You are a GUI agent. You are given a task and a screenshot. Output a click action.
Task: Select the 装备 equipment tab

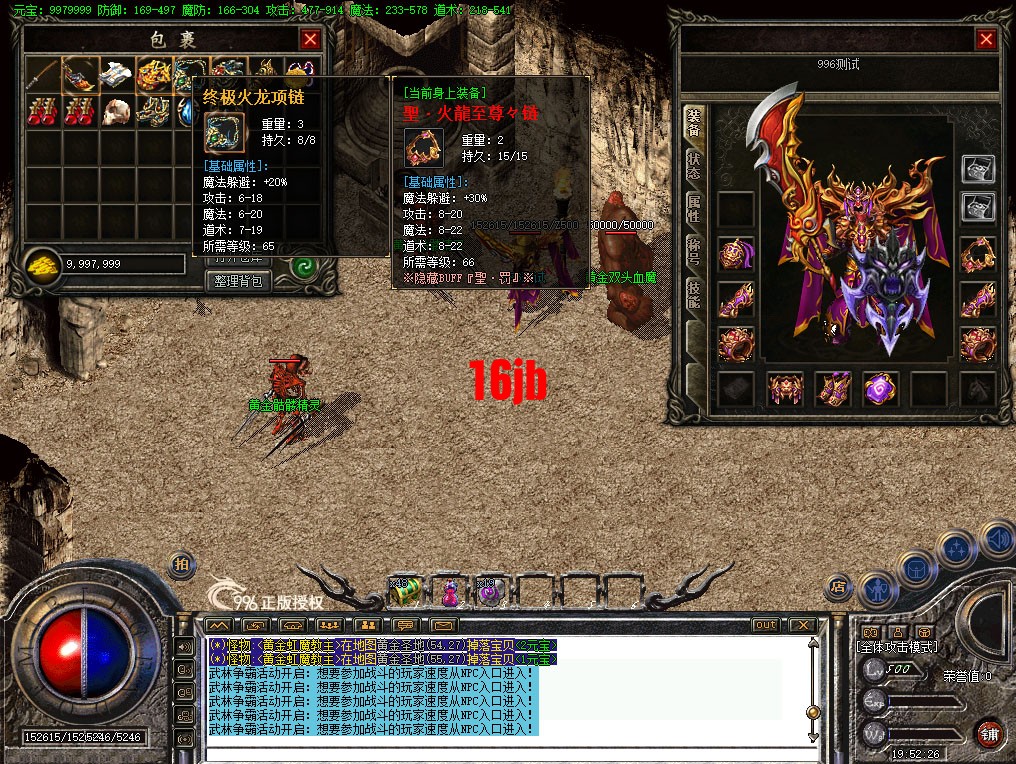coord(694,122)
